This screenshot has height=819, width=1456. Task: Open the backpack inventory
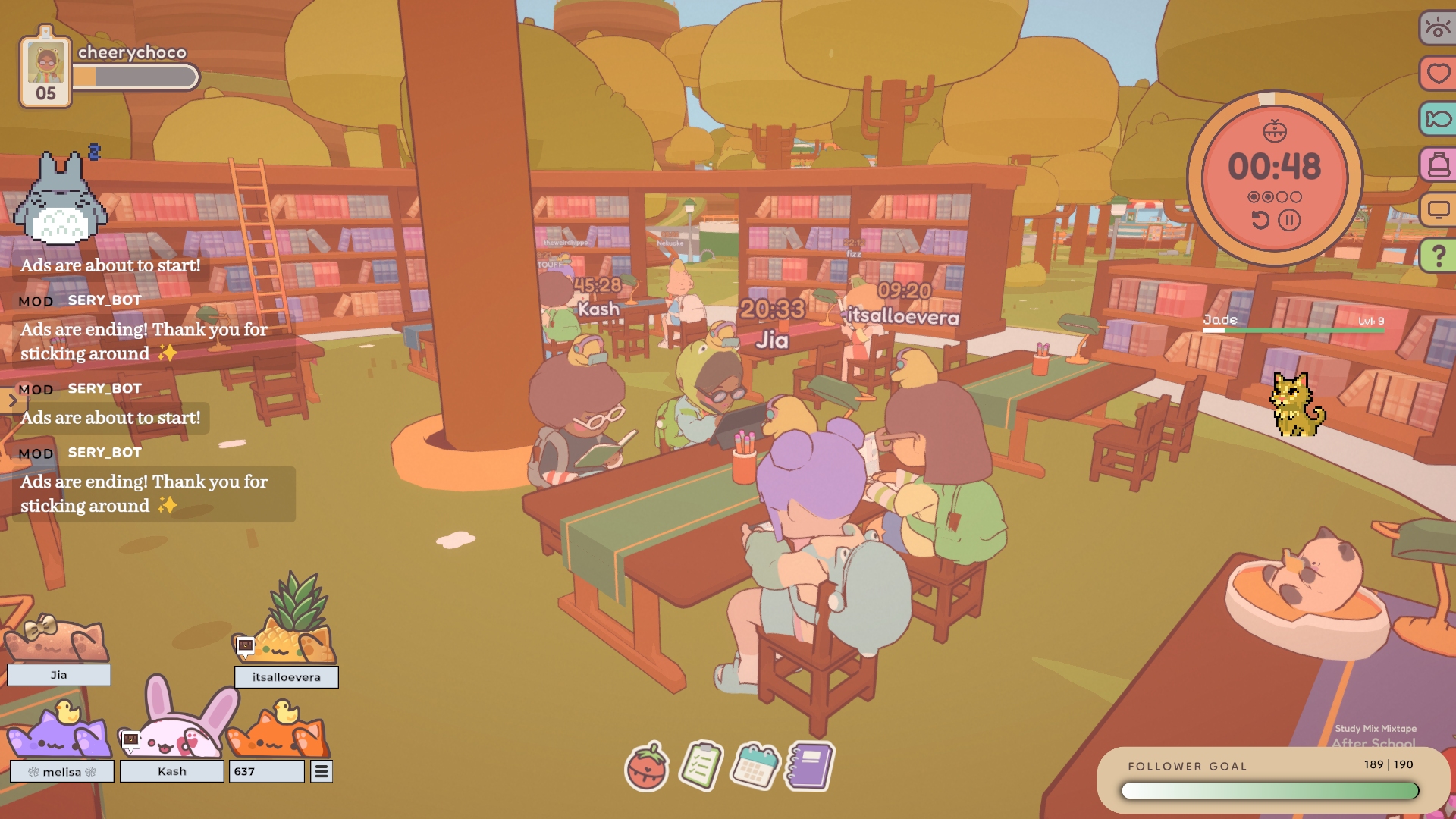[1438, 165]
